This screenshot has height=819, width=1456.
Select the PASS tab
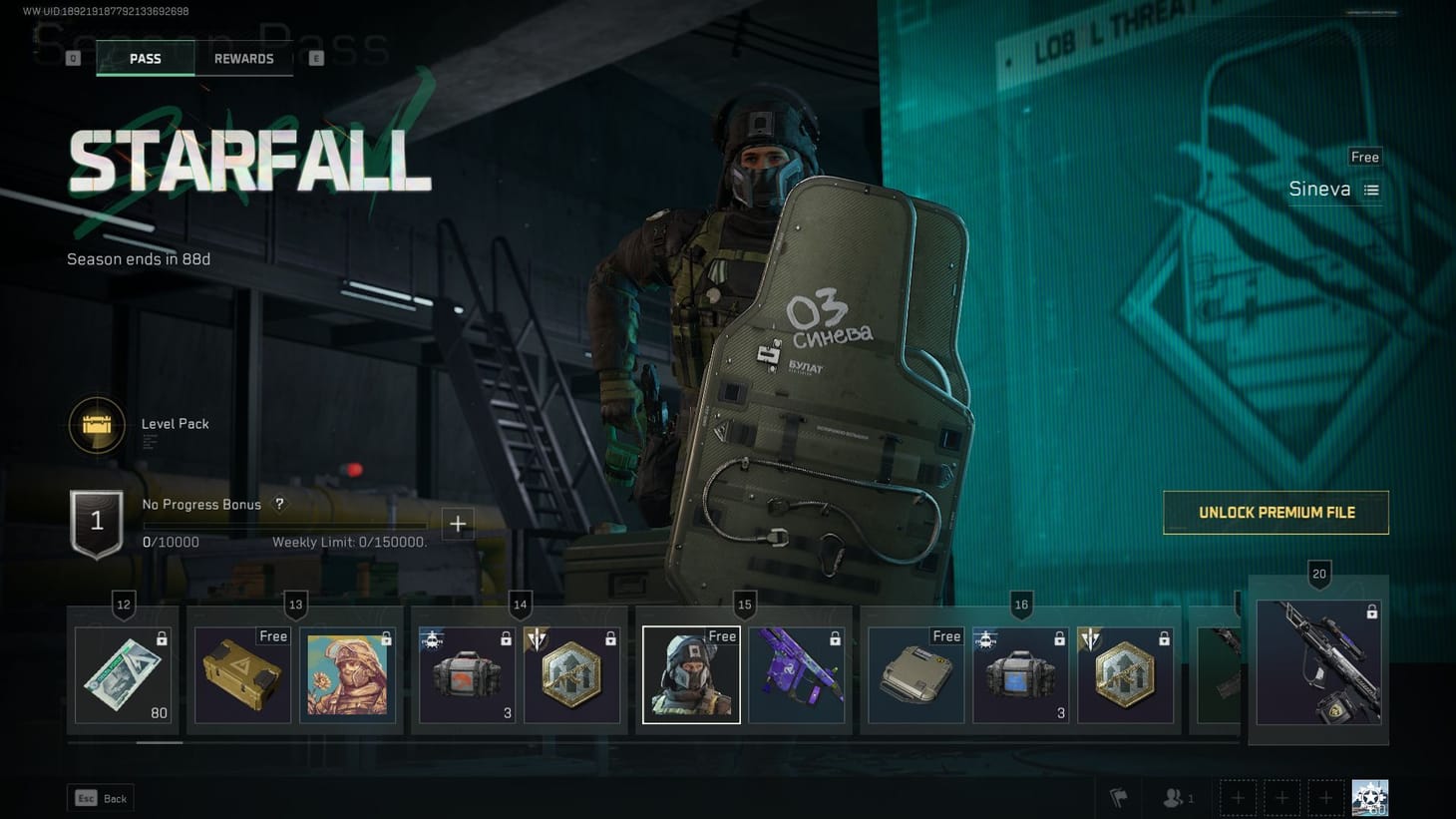click(146, 58)
